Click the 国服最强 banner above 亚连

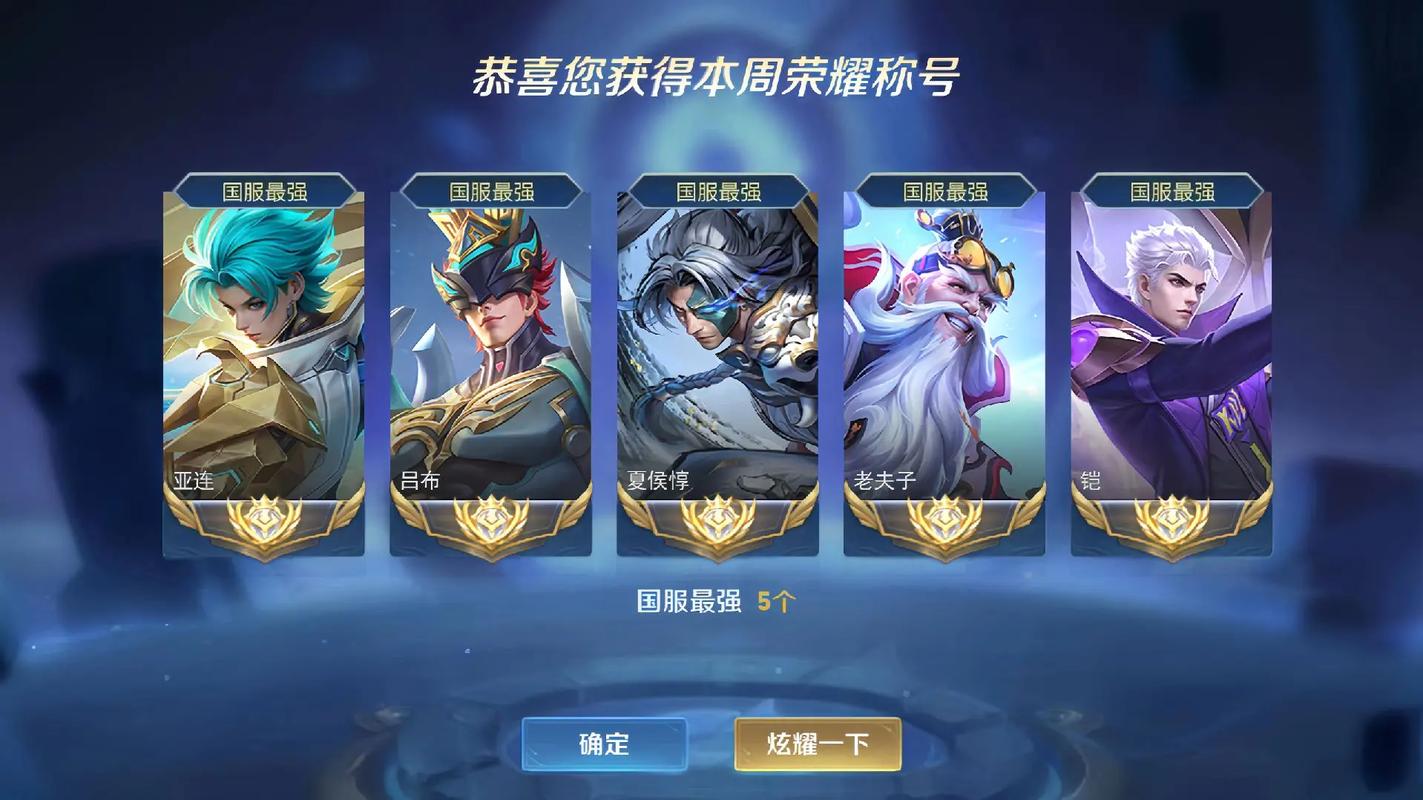pyautogui.click(x=264, y=190)
